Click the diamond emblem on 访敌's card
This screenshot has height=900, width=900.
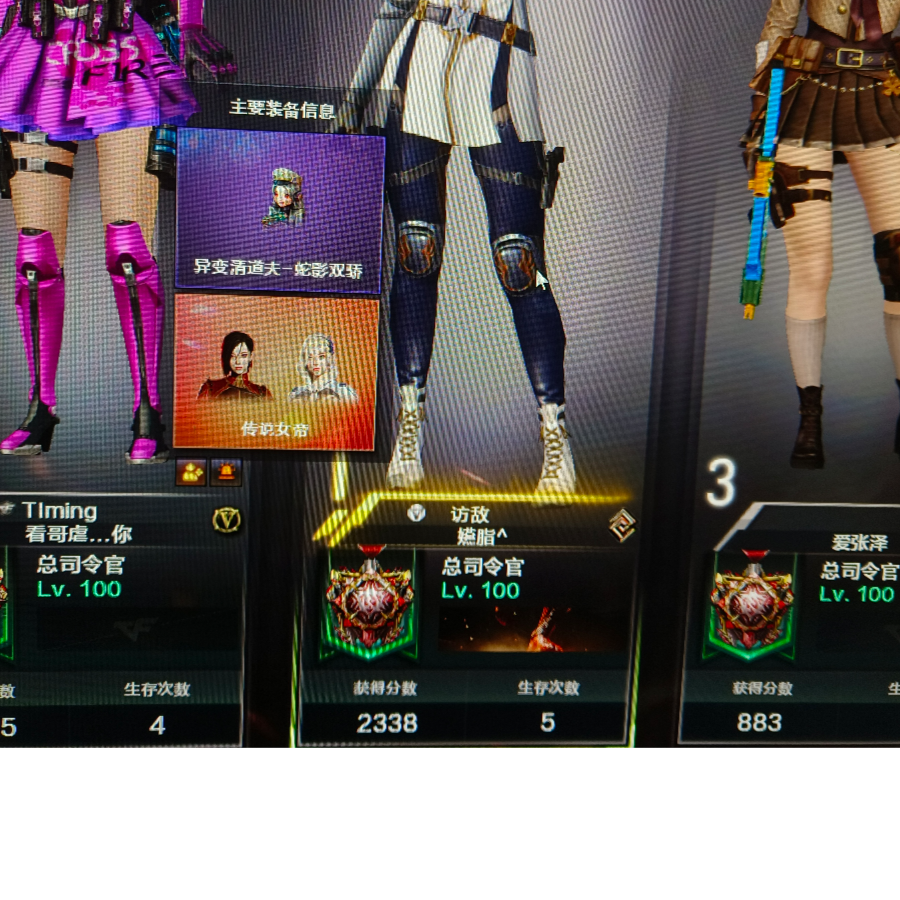click(622, 524)
